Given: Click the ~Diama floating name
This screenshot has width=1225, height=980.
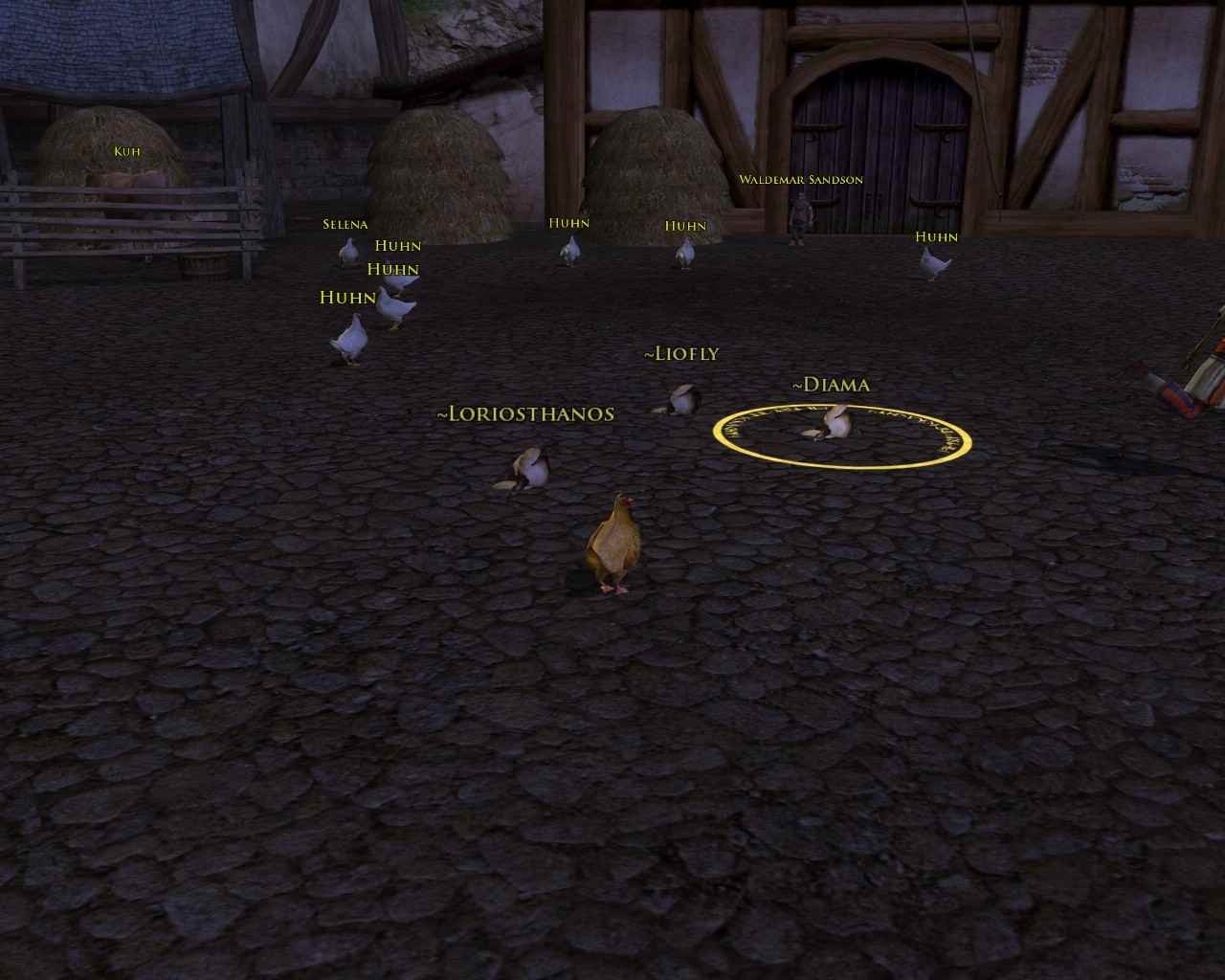Looking at the screenshot, I should click(831, 385).
